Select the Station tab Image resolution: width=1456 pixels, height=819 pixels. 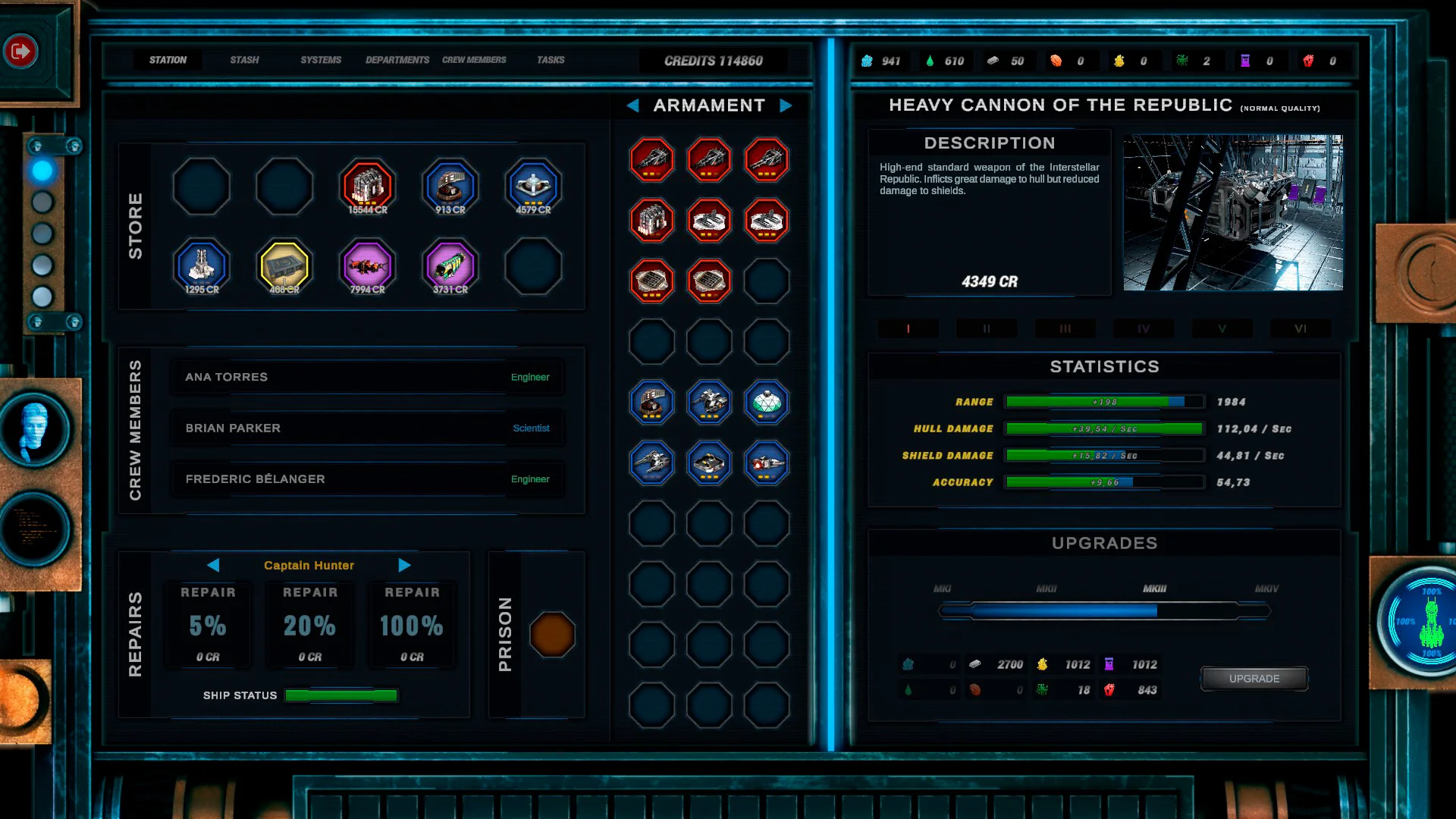click(168, 60)
